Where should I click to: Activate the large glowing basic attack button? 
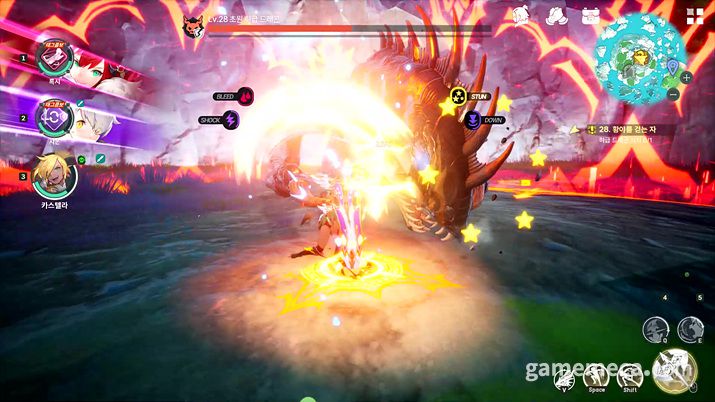675,369
